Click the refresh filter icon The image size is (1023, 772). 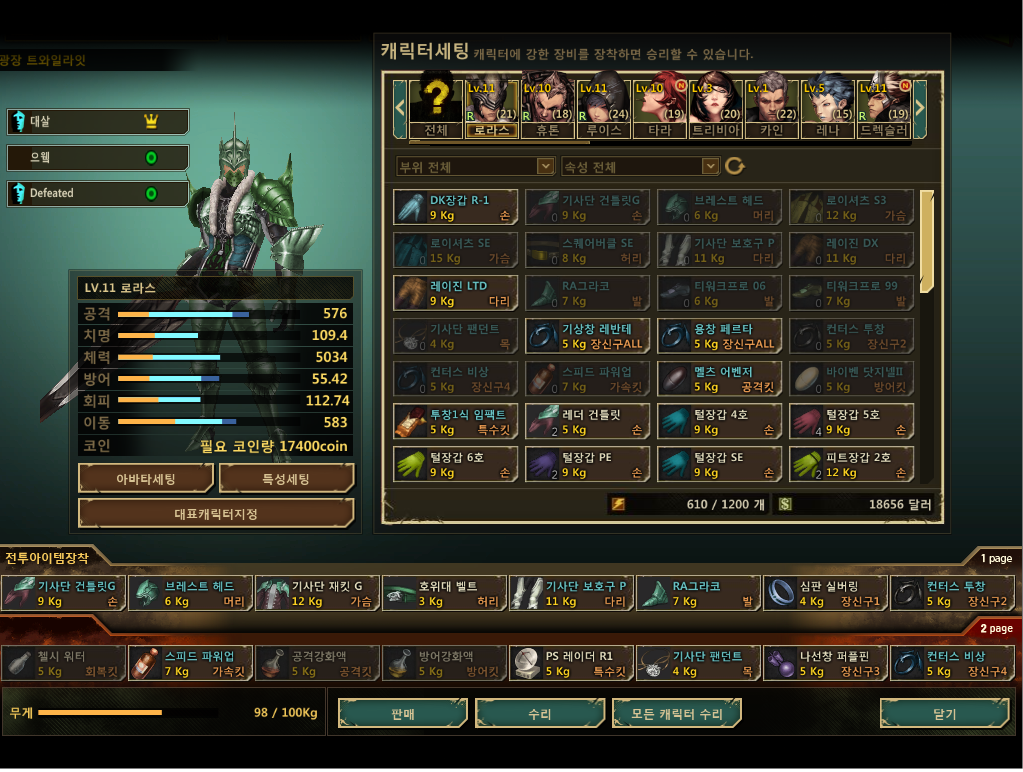click(x=735, y=166)
